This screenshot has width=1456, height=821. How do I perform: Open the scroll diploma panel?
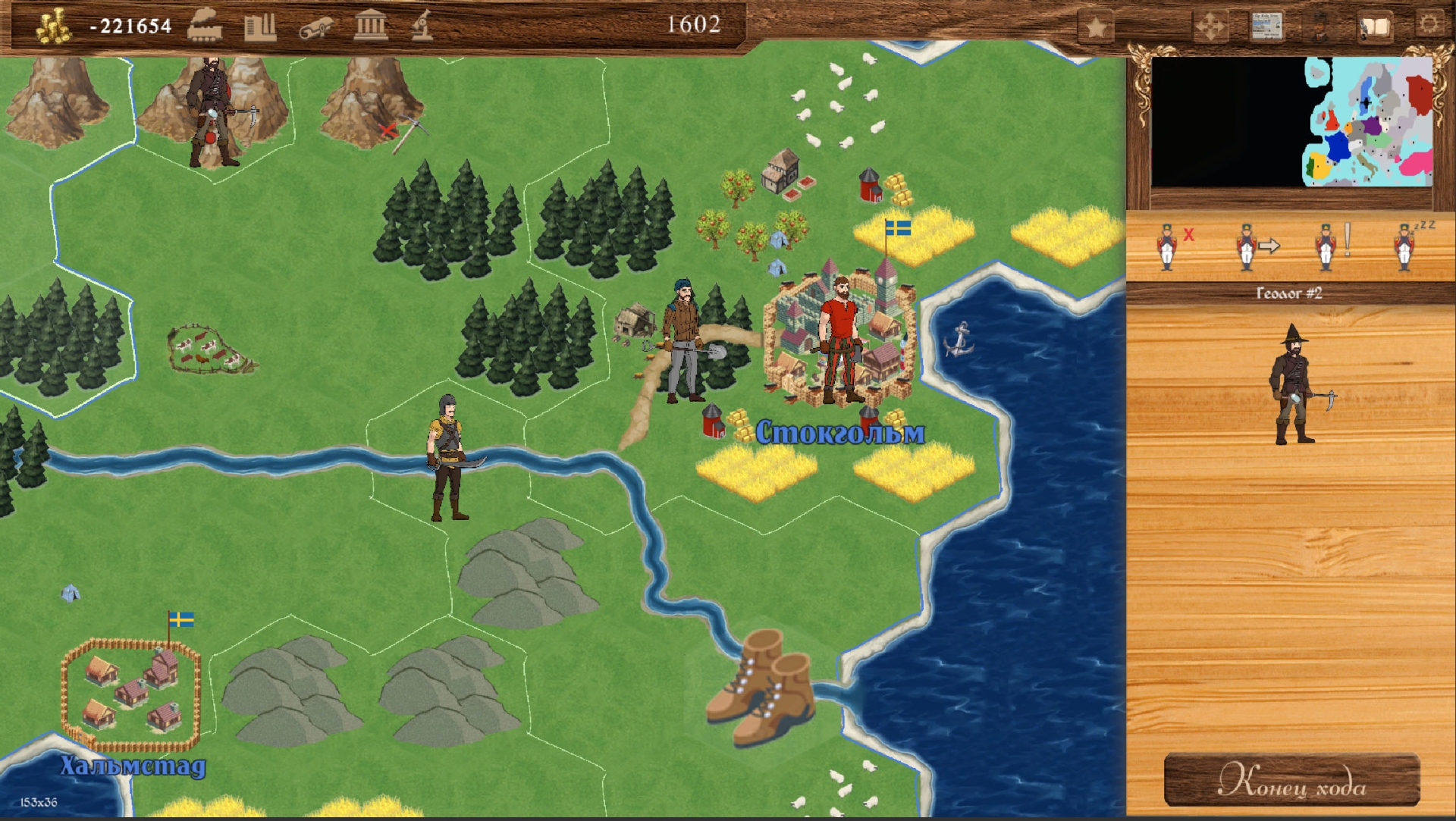pyautogui.click(x=315, y=27)
